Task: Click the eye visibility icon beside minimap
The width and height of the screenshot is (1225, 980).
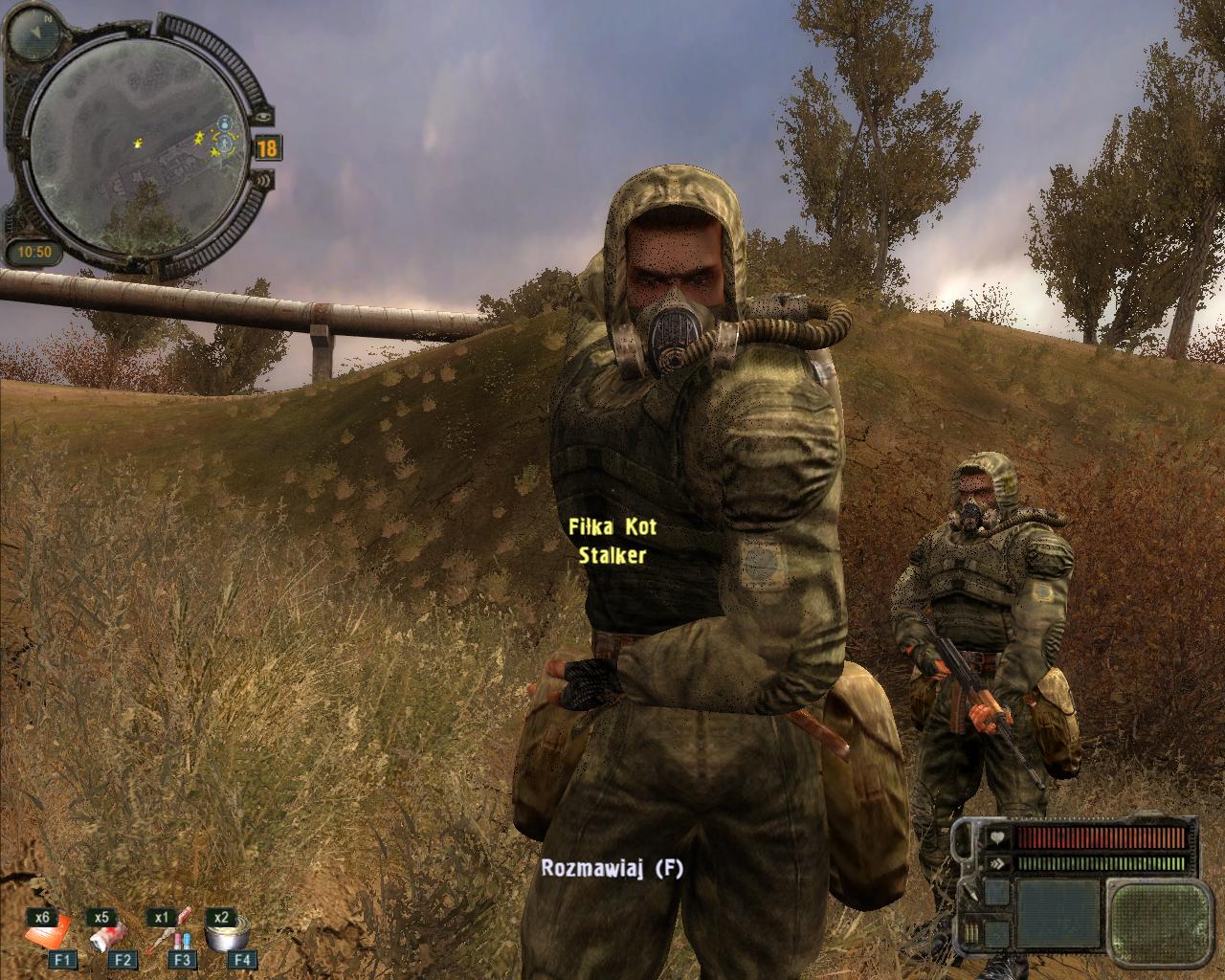Action: click(x=265, y=115)
